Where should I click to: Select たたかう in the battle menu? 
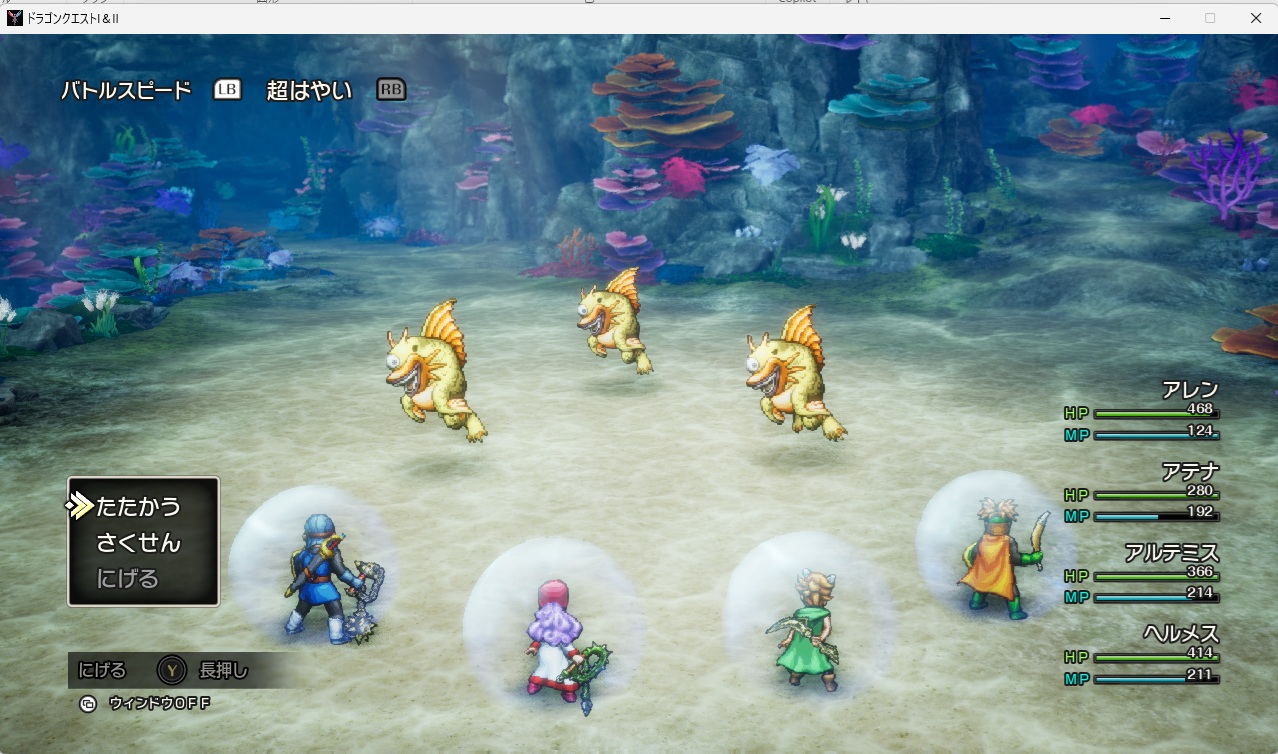pos(138,507)
